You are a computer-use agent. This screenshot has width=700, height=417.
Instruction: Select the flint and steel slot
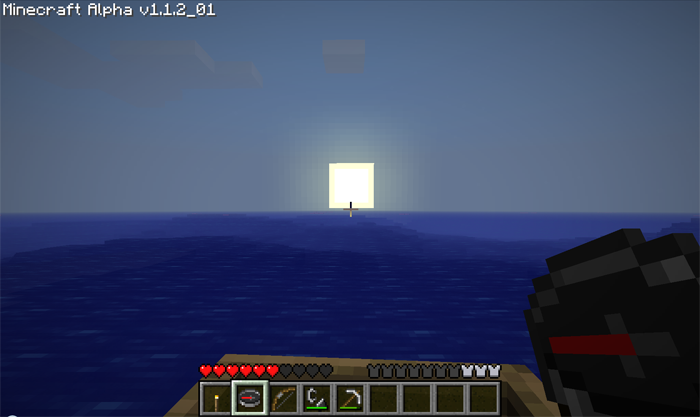point(316,399)
